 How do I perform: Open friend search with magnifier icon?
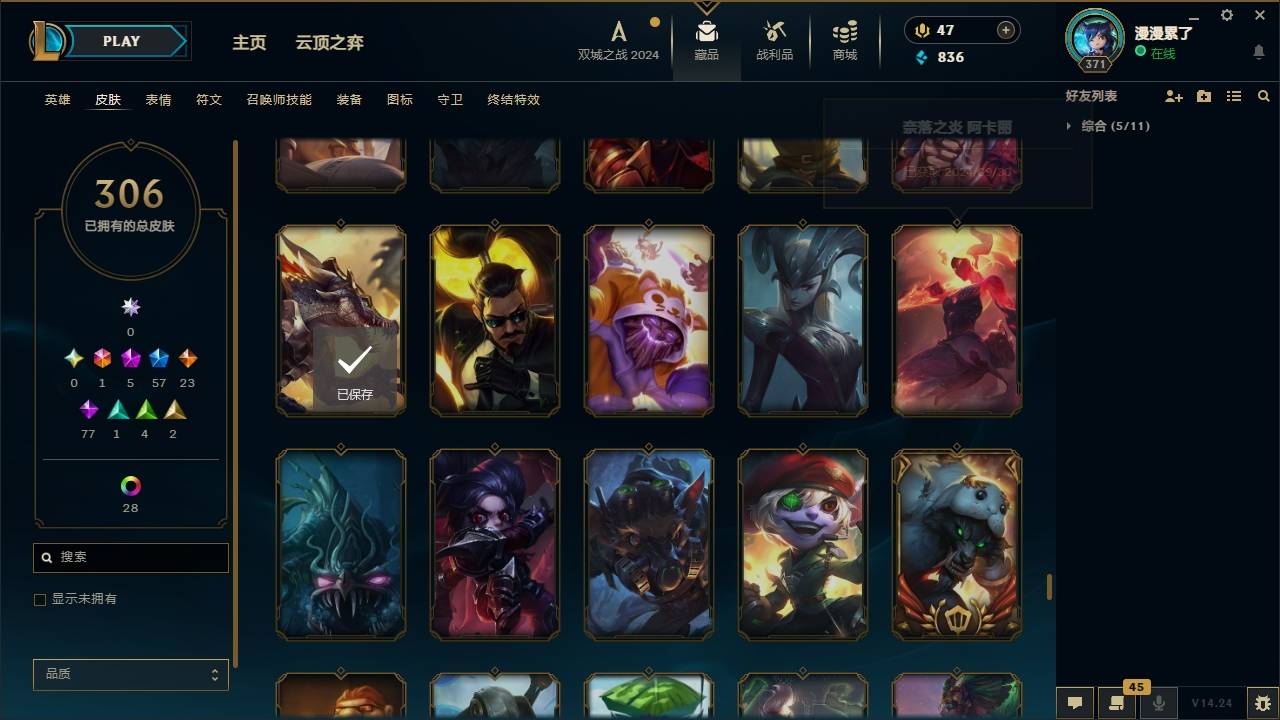coord(1264,96)
